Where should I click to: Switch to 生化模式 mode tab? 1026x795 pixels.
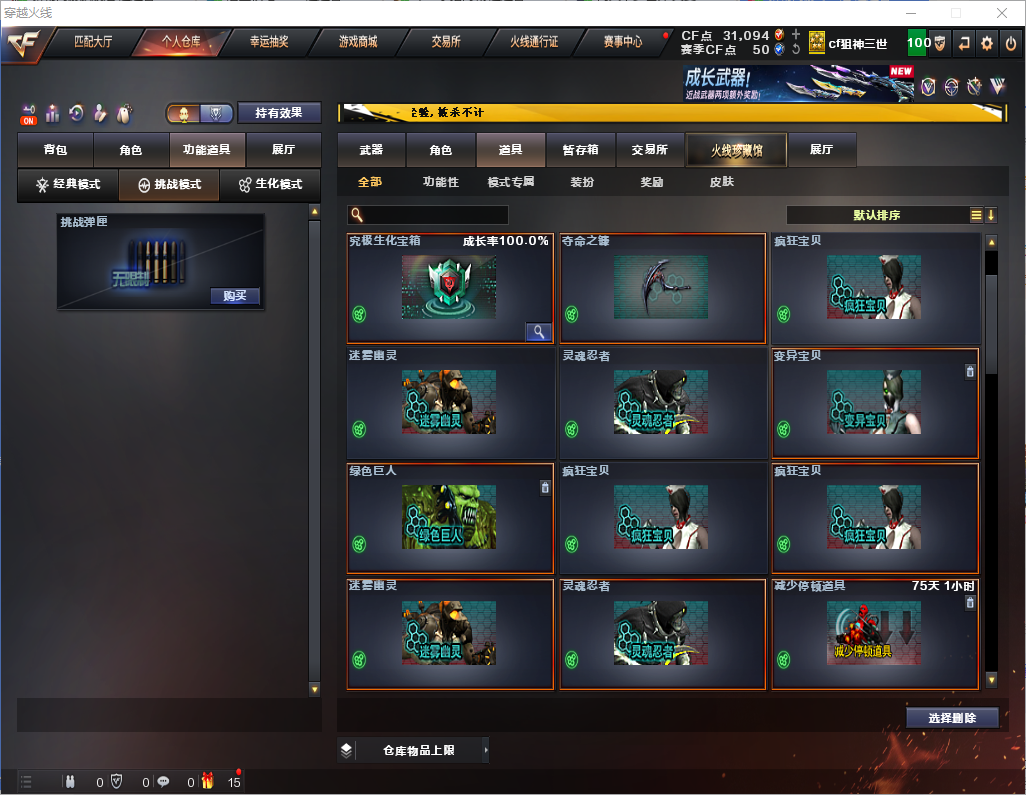click(270, 185)
